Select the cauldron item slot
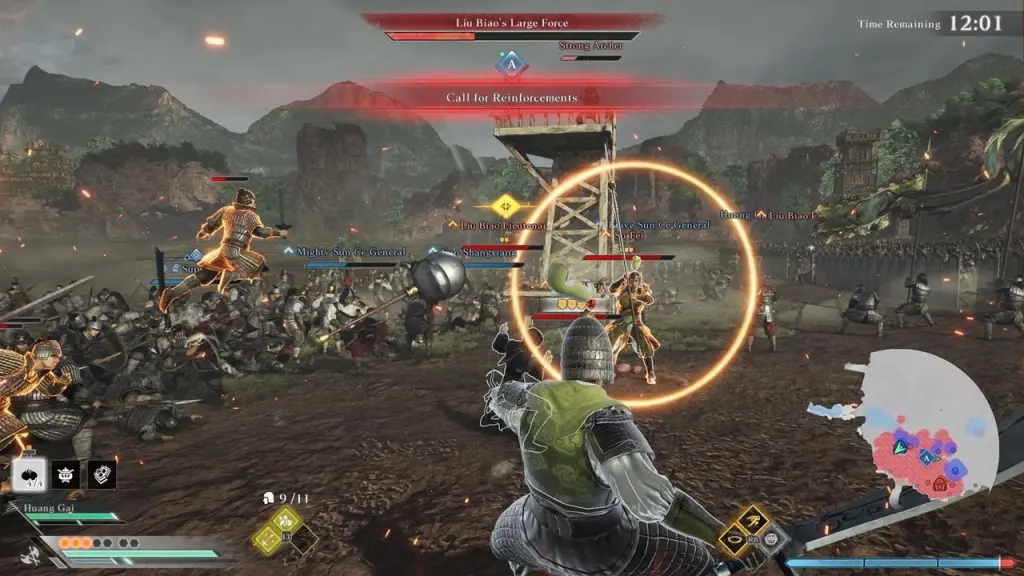Image resolution: width=1024 pixels, height=576 pixels. pyautogui.click(x=66, y=474)
